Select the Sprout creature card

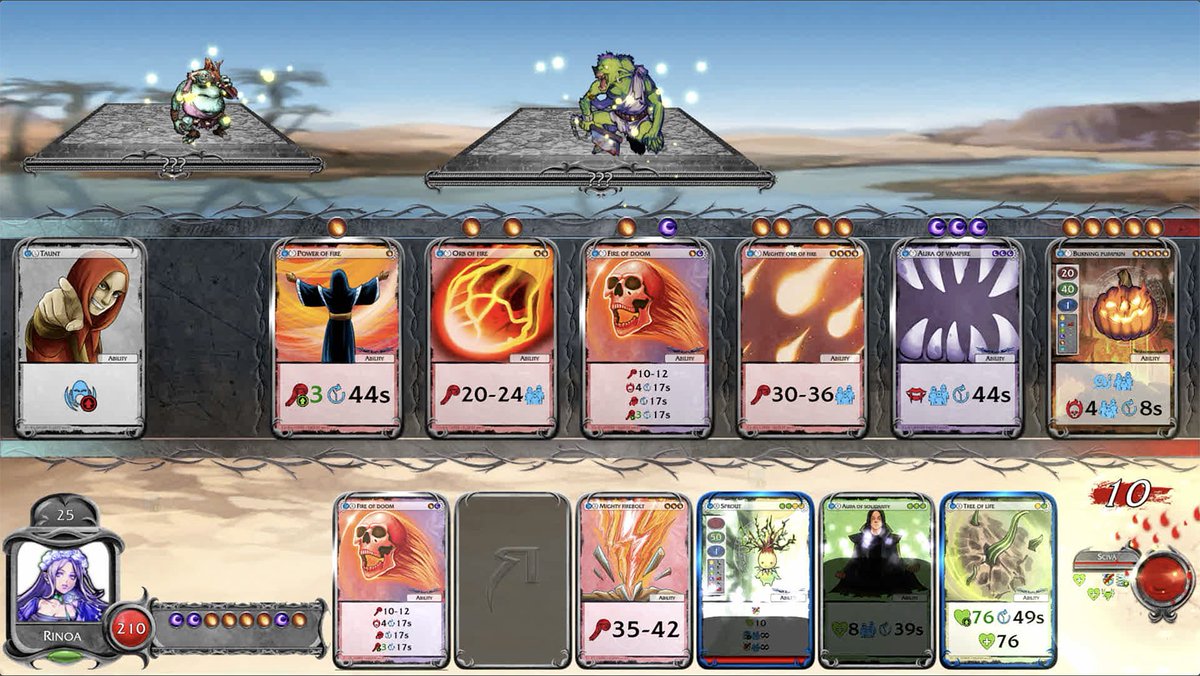coord(756,580)
